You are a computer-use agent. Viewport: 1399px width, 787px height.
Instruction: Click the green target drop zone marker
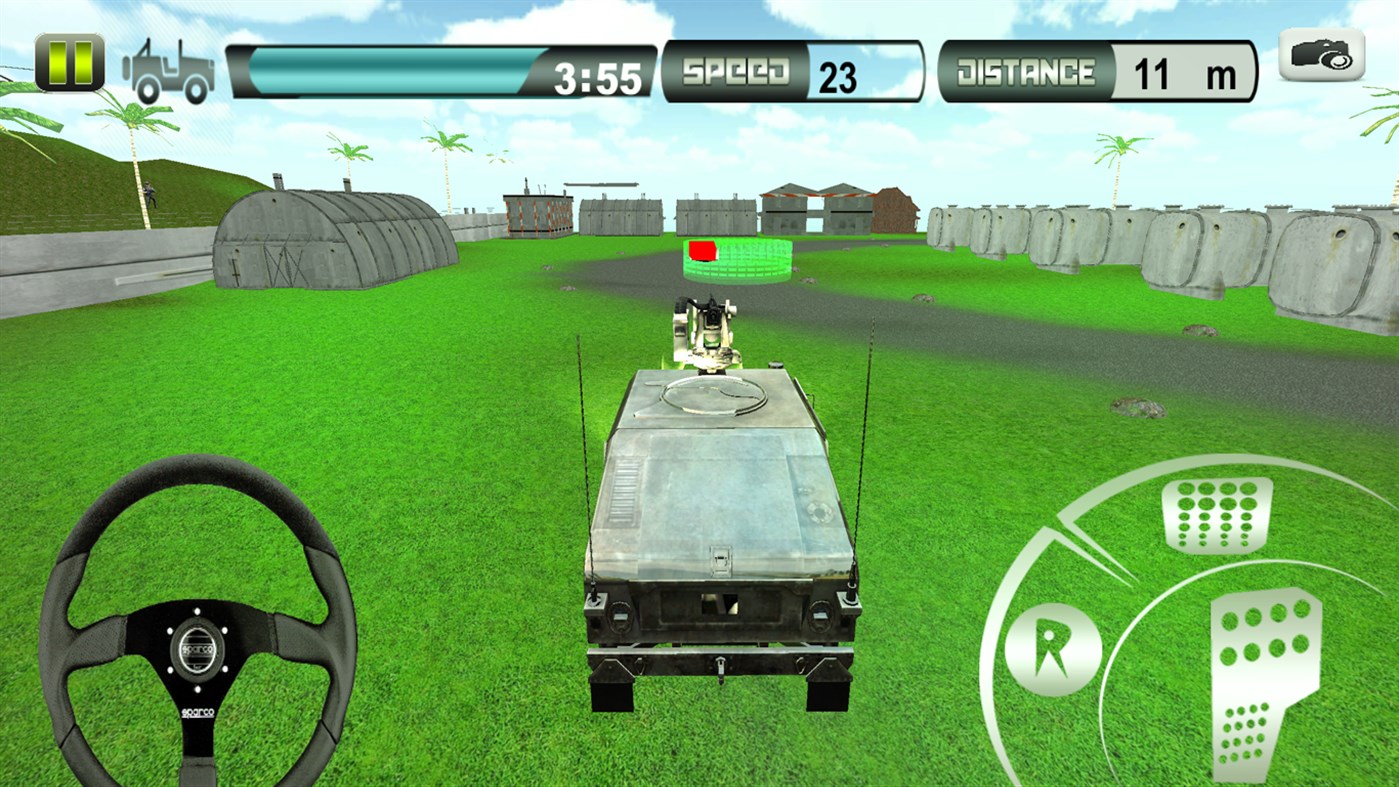pos(735,262)
